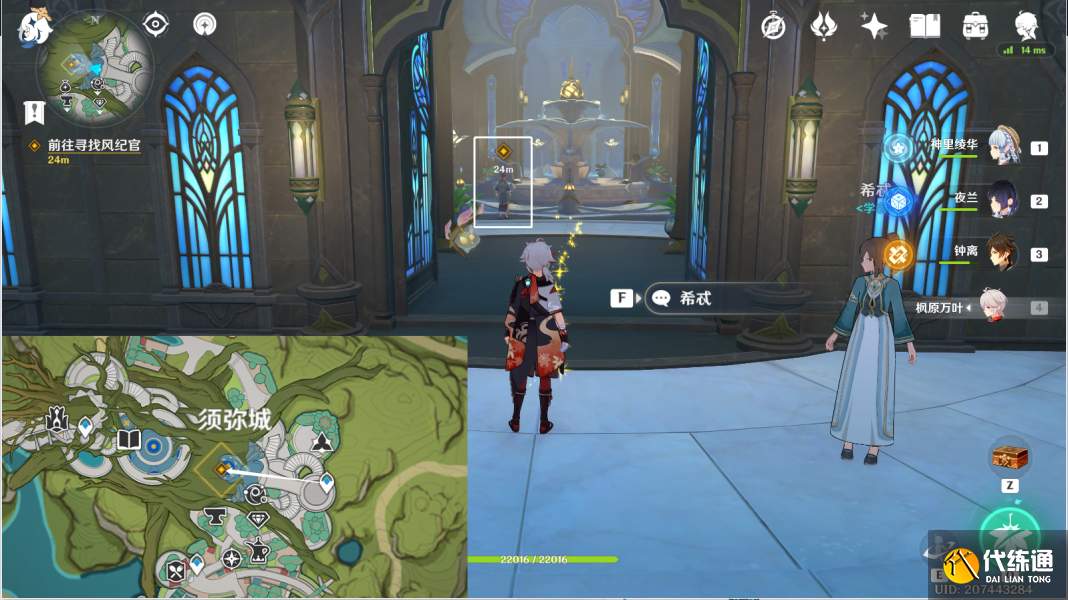Use the treasure chest gadget icon

[1009, 458]
